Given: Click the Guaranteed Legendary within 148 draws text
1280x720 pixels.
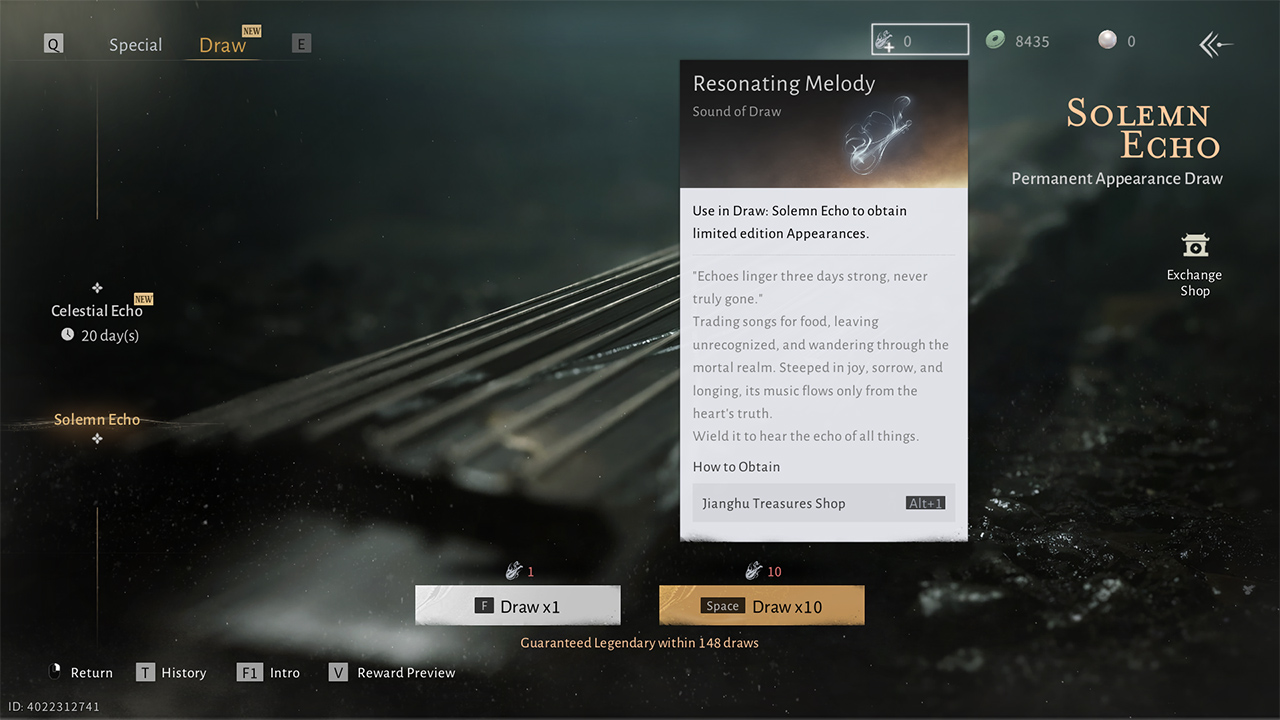Looking at the screenshot, I should pos(639,643).
